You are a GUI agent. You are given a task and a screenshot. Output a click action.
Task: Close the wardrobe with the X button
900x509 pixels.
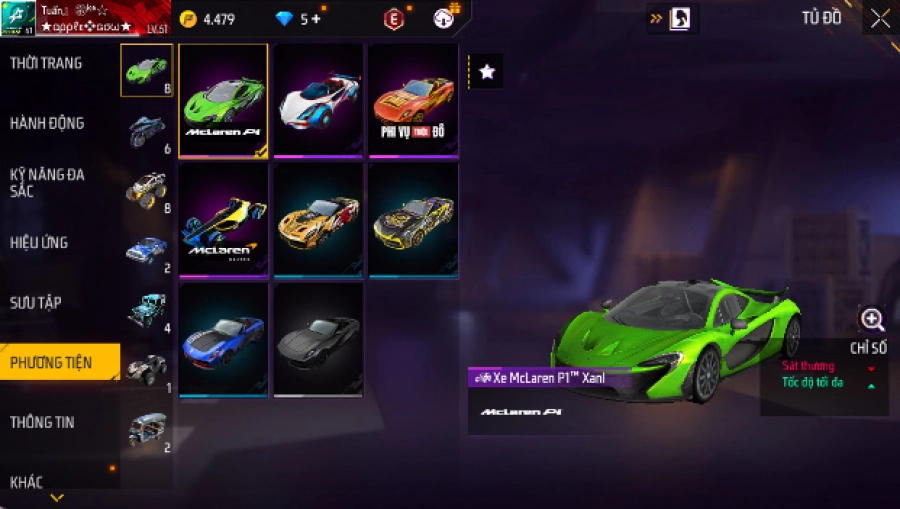880,18
